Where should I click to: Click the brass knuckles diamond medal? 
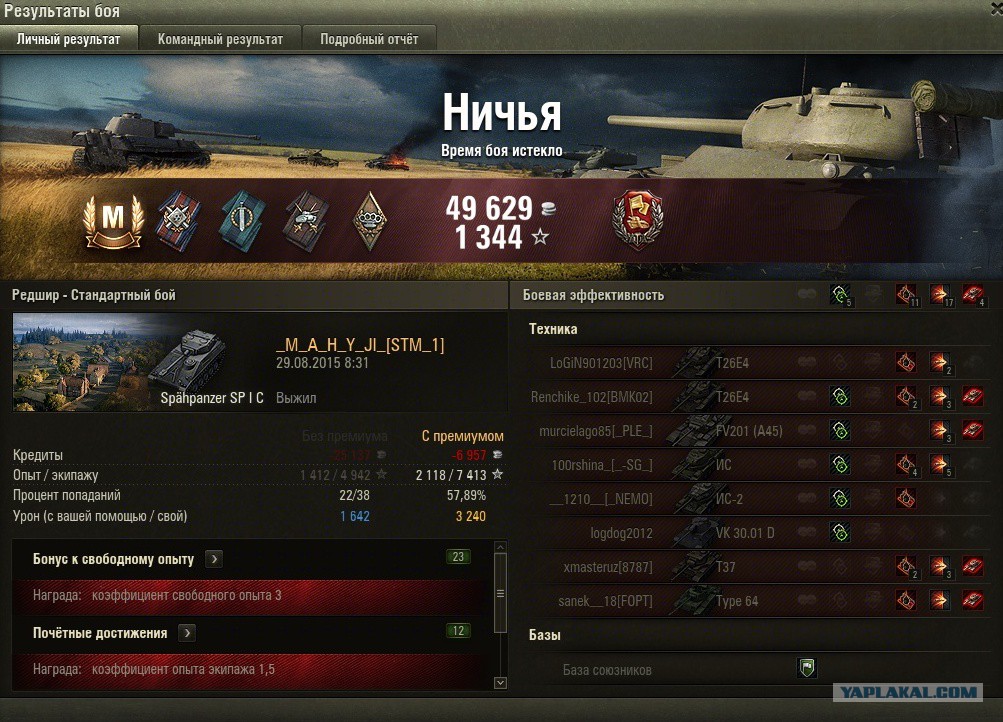[x=369, y=220]
